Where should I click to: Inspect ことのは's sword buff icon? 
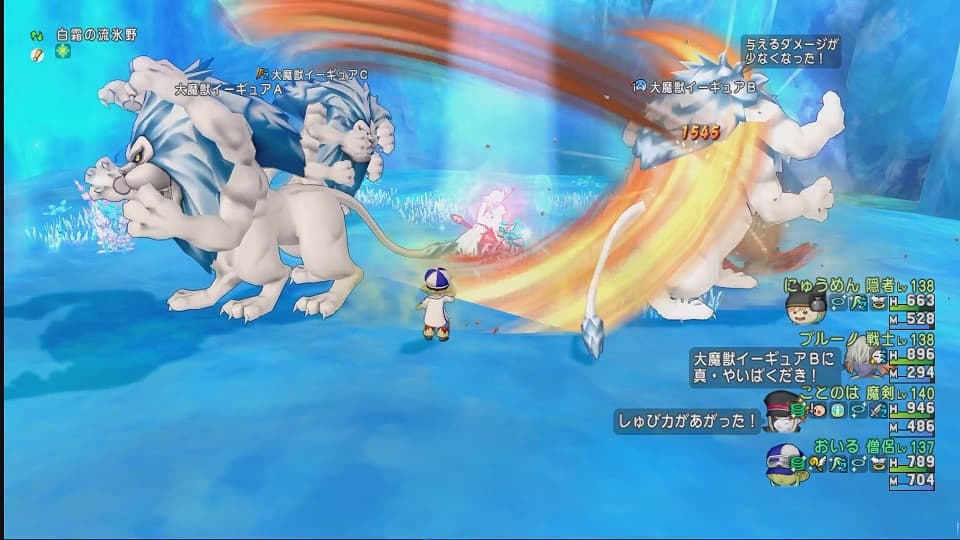click(875, 410)
